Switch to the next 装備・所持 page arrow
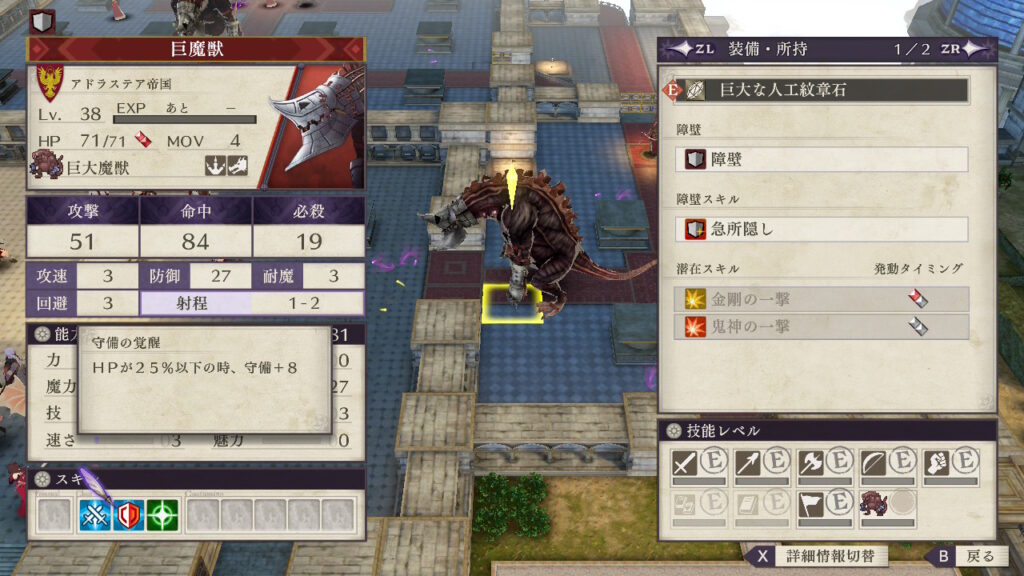 [x=978, y=49]
